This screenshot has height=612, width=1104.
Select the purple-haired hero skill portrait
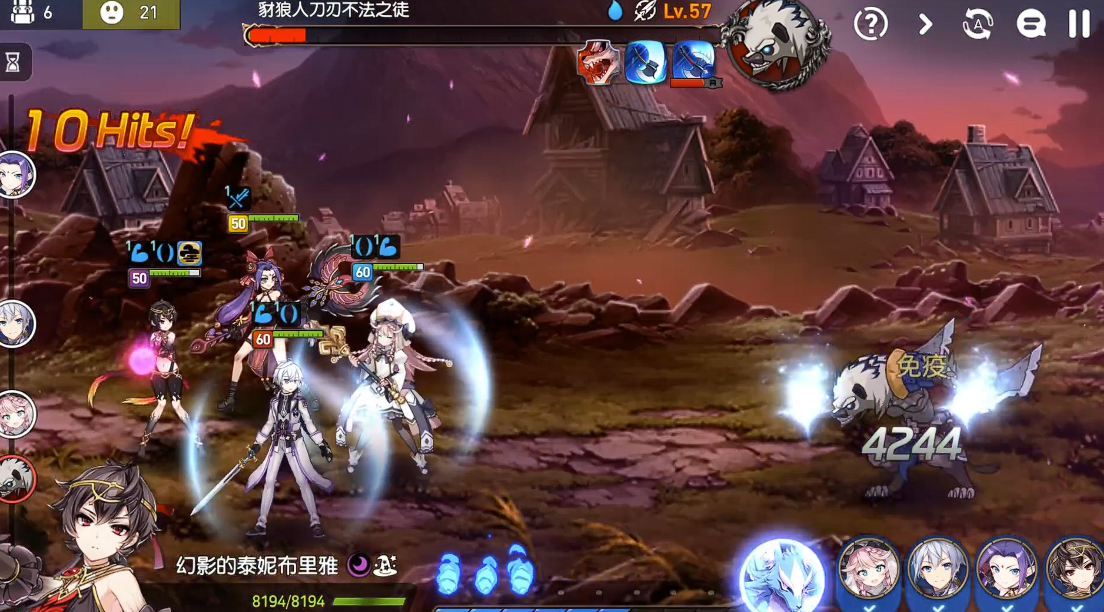1006,572
